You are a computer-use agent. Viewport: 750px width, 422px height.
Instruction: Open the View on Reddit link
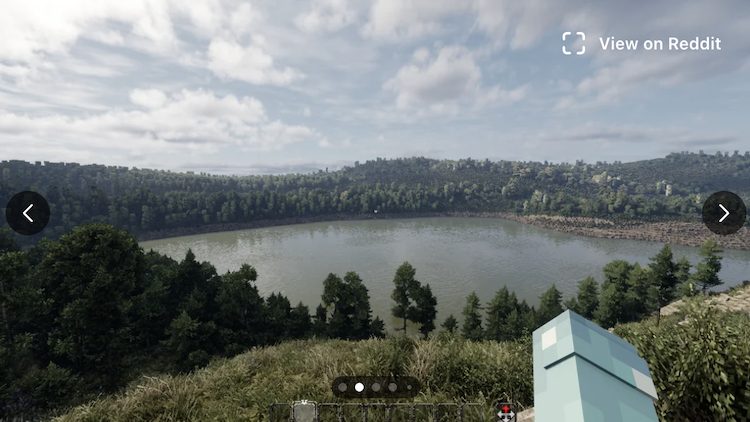tap(642, 43)
